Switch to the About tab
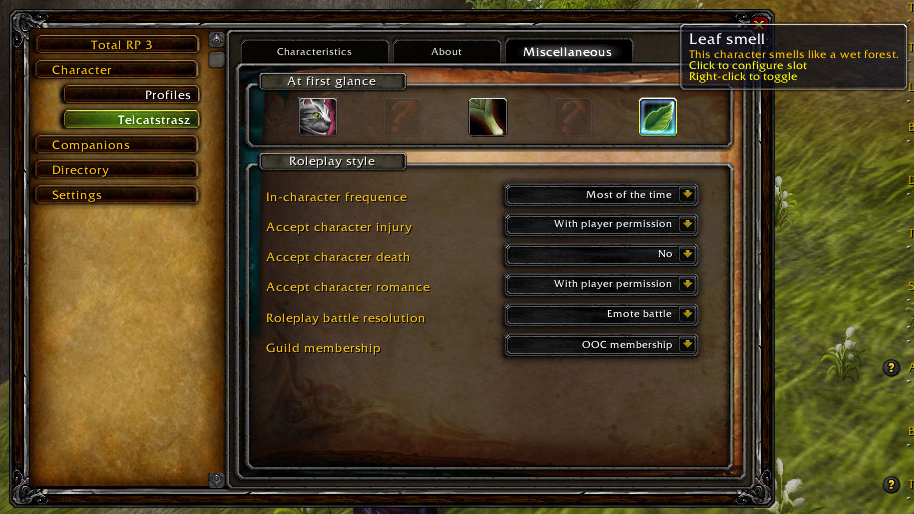Image resolution: width=914 pixels, height=514 pixels. pos(446,52)
